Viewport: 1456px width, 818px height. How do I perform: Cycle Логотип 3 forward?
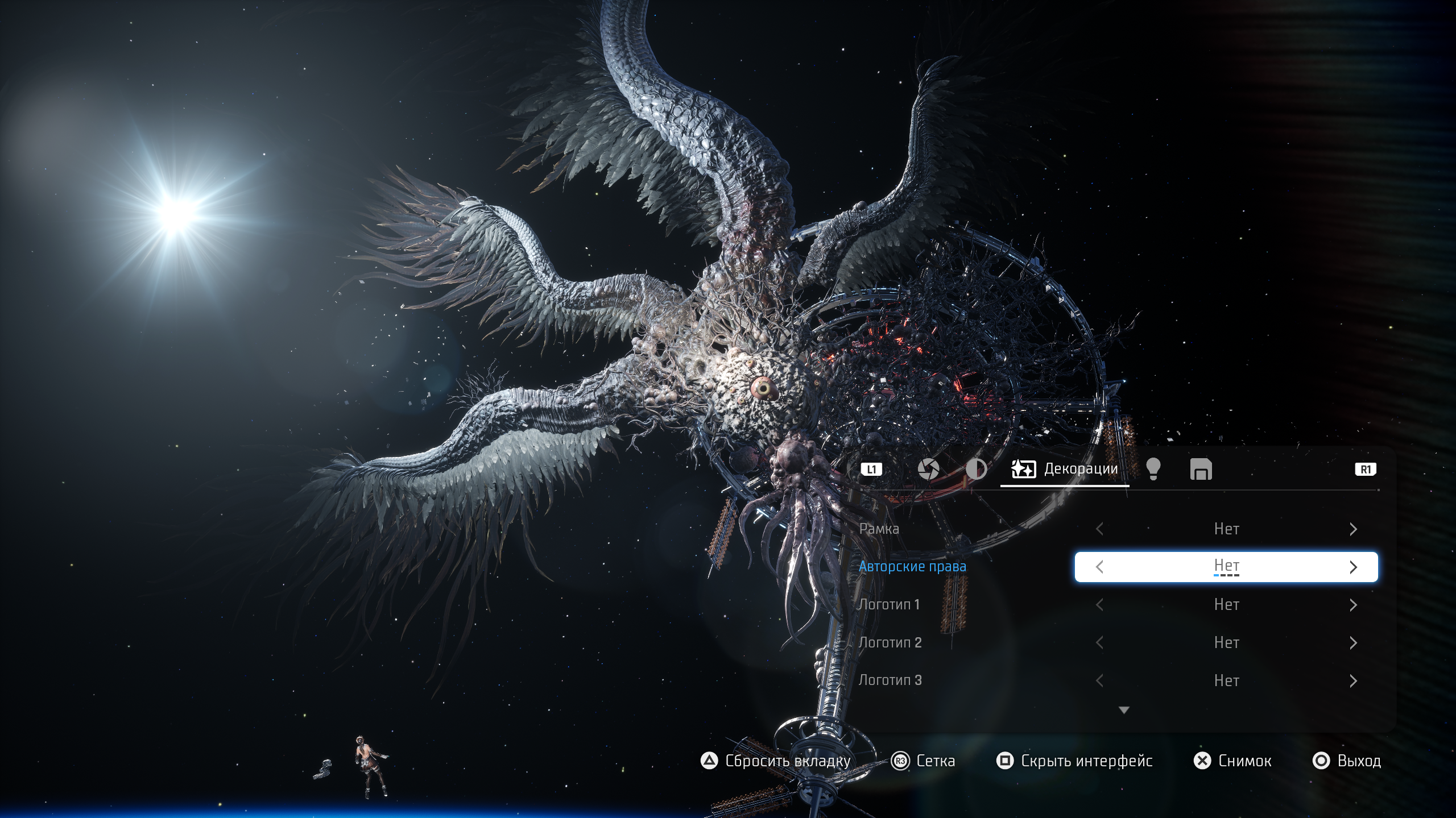(1353, 680)
